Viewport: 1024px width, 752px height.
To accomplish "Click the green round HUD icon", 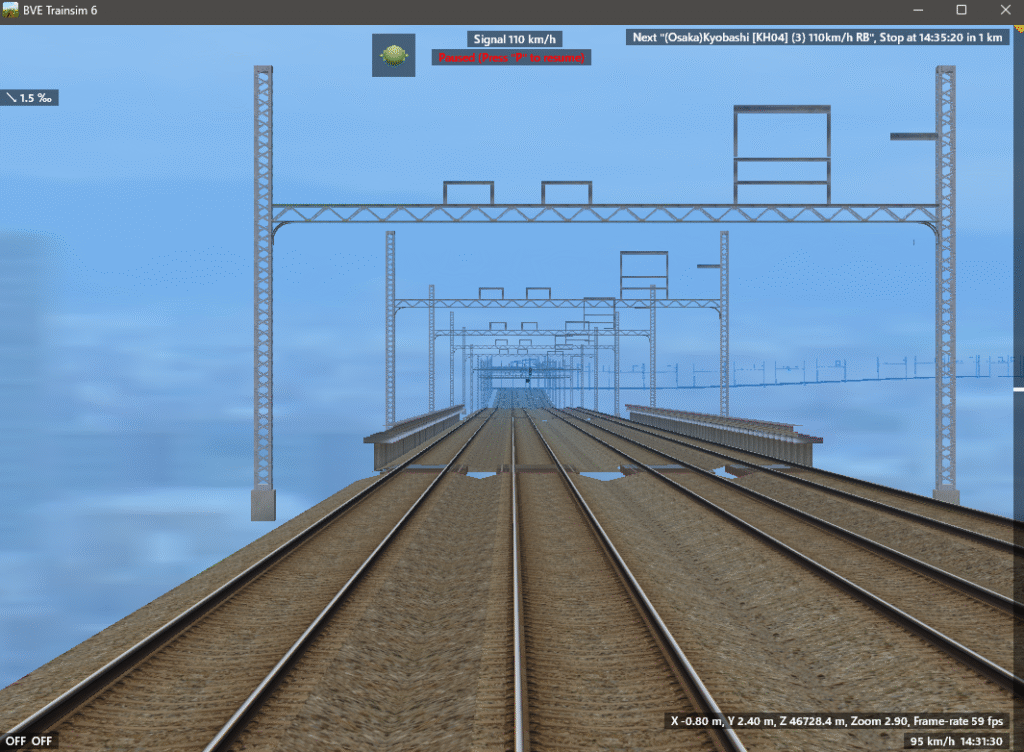I will (x=394, y=55).
